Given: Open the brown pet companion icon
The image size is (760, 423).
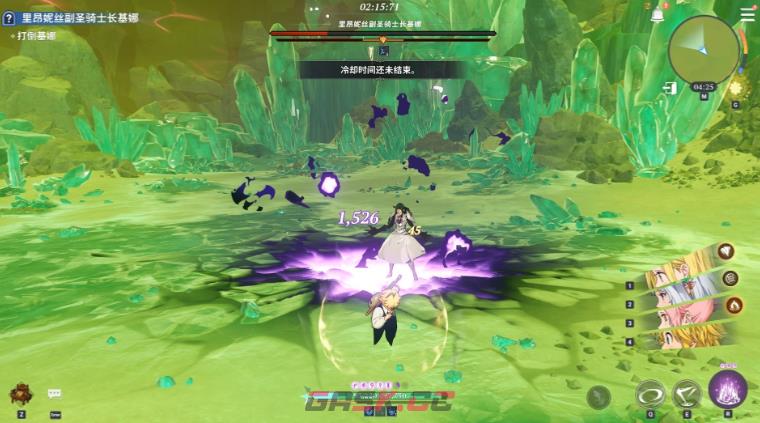Looking at the screenshot, I should (20, 393).
